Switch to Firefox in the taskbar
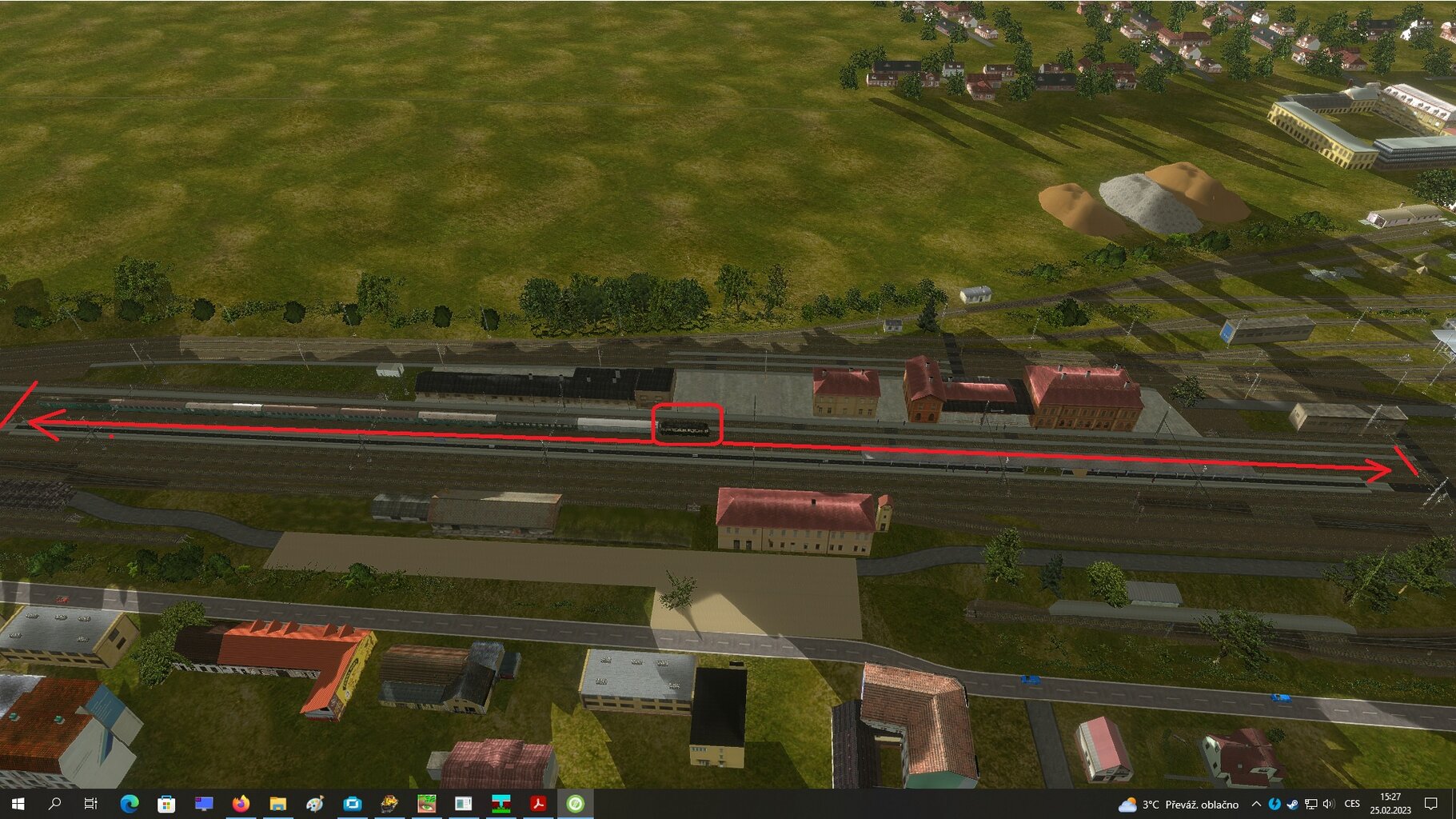The height and width of the screenshot is (819, 1456). point(240,803)
